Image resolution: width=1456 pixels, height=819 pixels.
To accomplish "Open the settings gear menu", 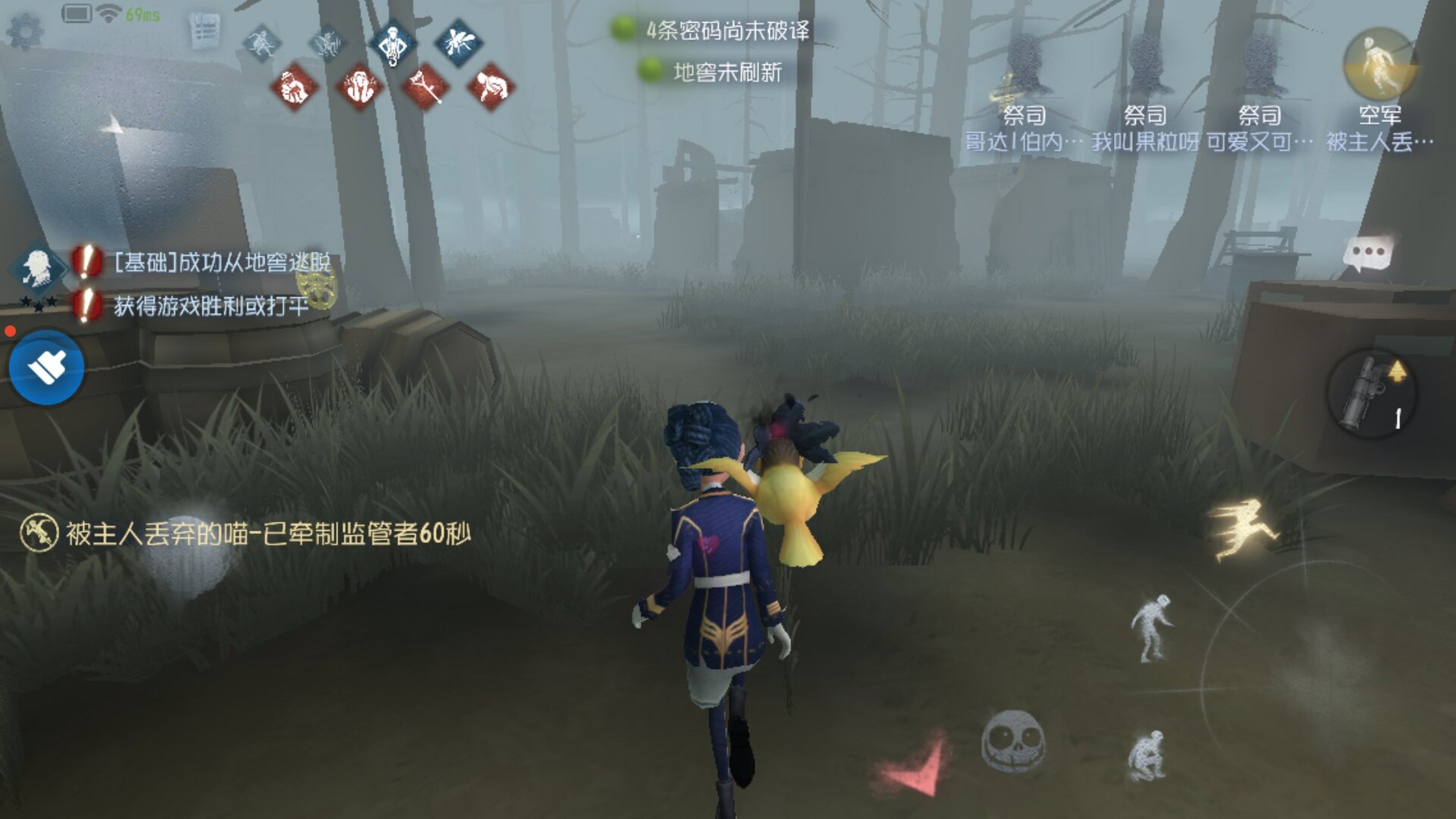I will click(x=25, y=30).
